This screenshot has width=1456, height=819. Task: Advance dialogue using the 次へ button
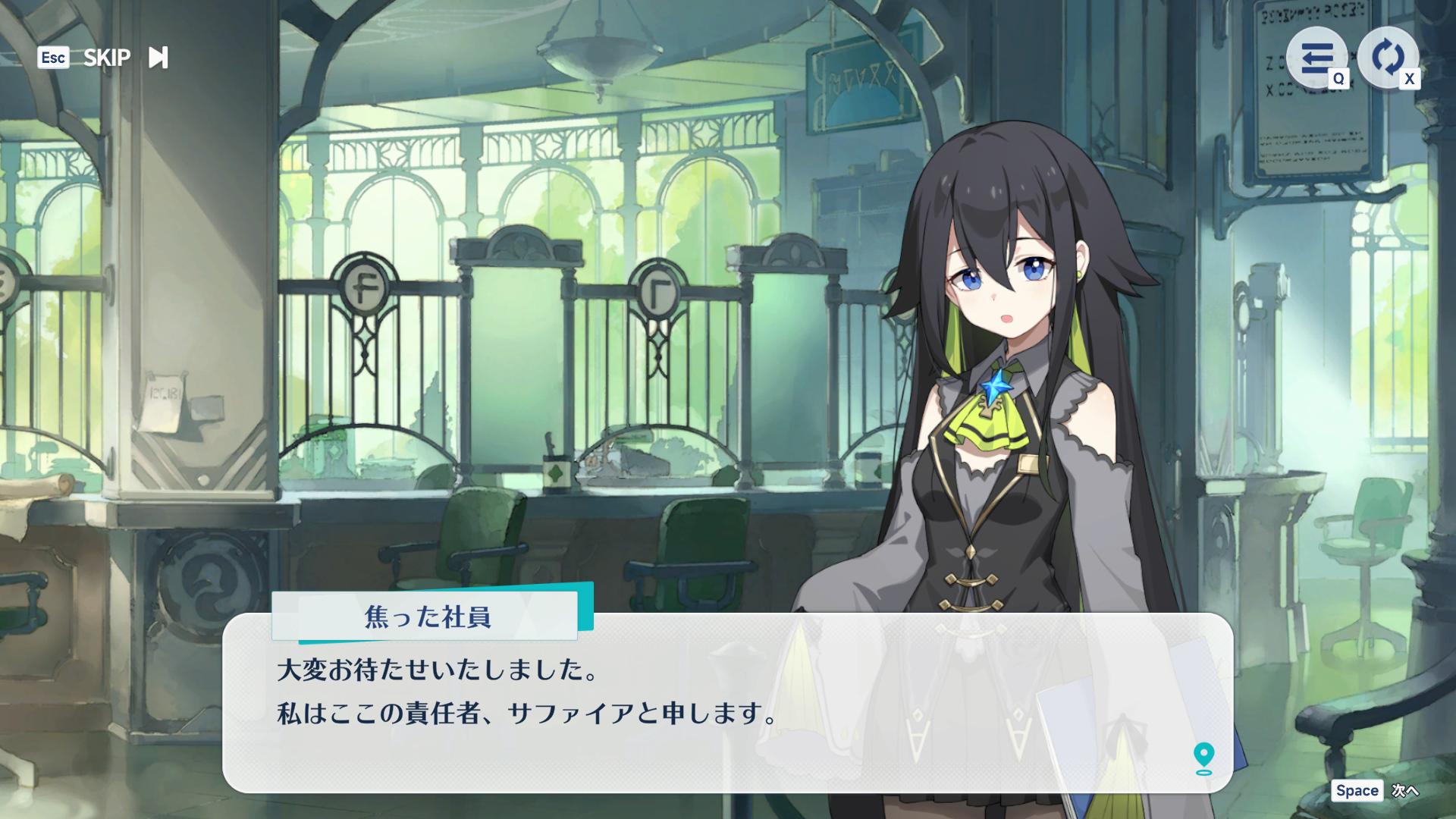1404,791
